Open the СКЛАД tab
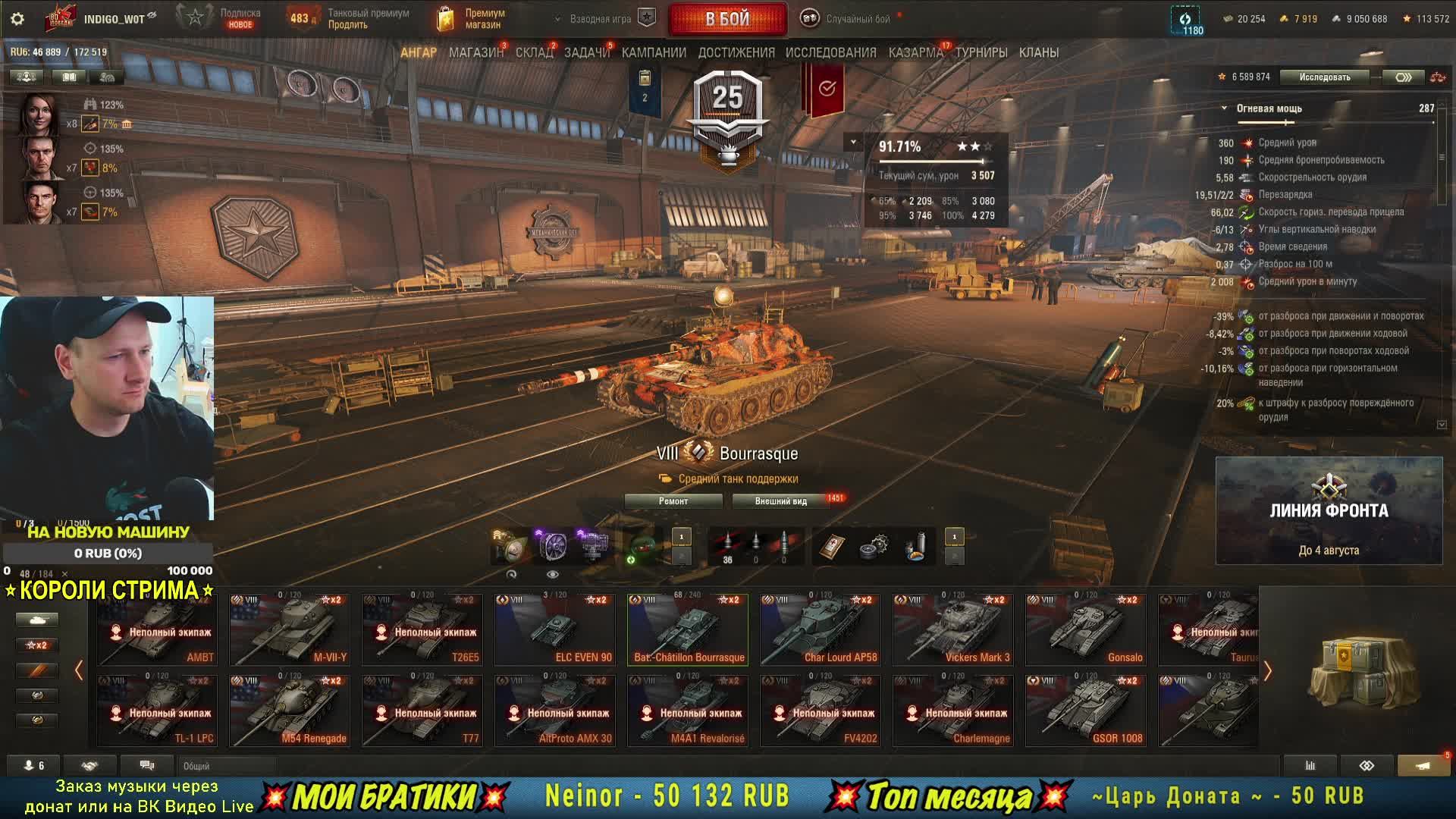 point(534,52)
